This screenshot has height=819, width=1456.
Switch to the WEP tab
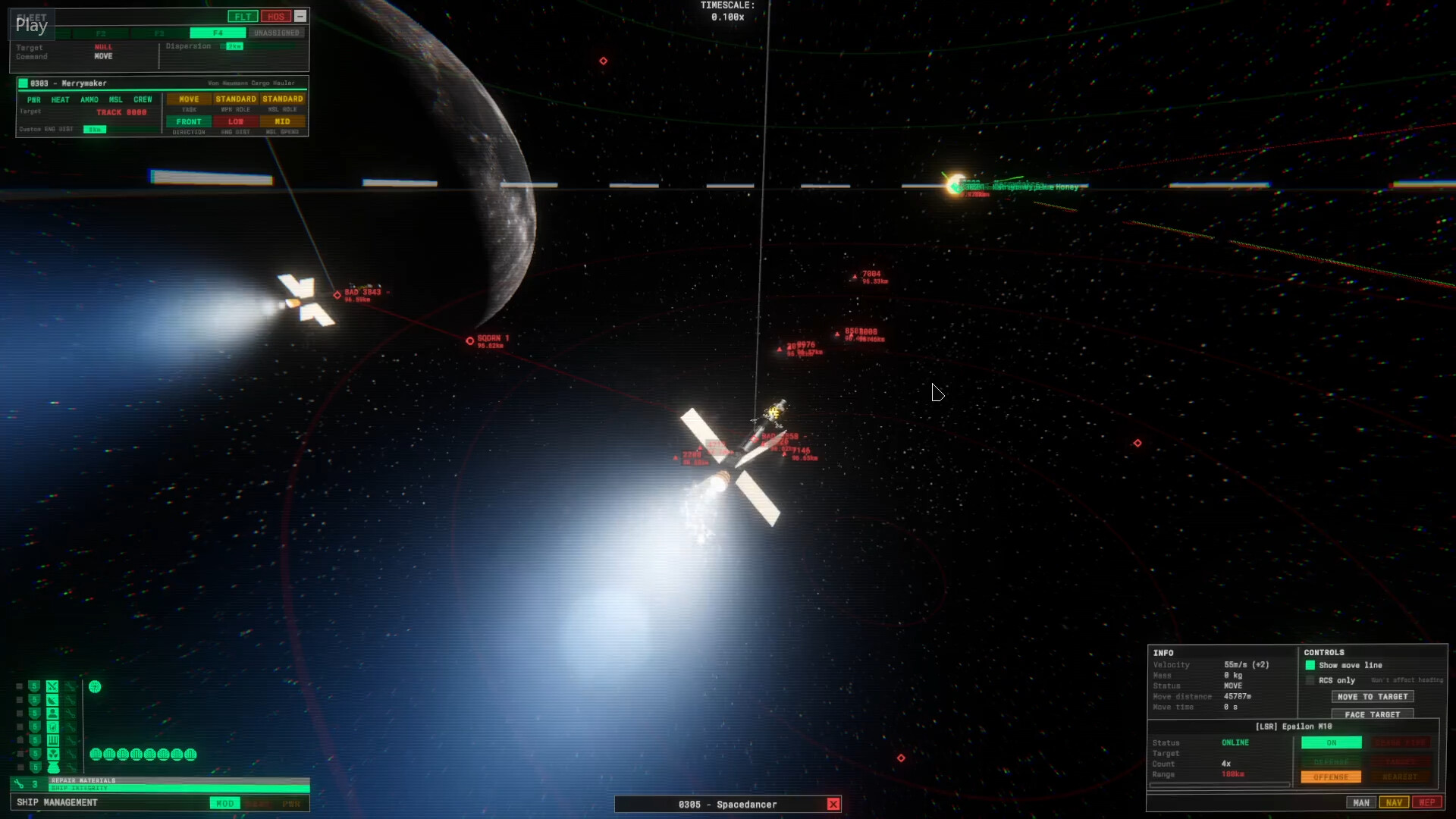[1429, 802]
